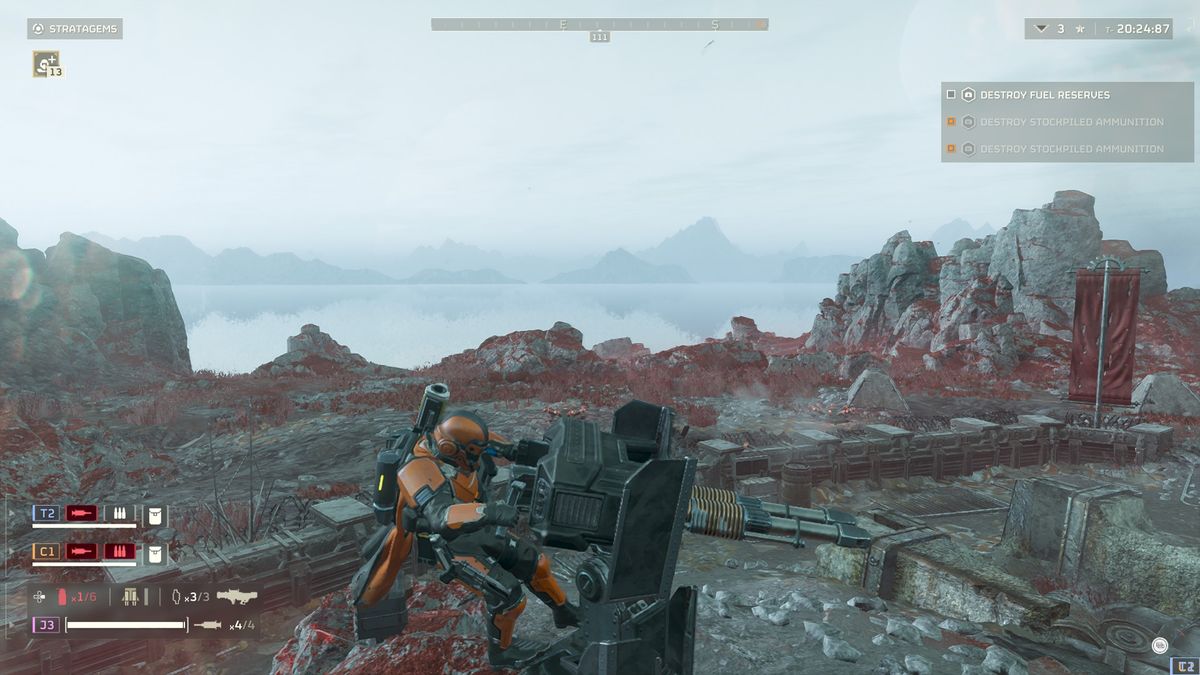Select the reinforce stratagem icon showing 13
The image size is (1200, 675).
point(46,64)
